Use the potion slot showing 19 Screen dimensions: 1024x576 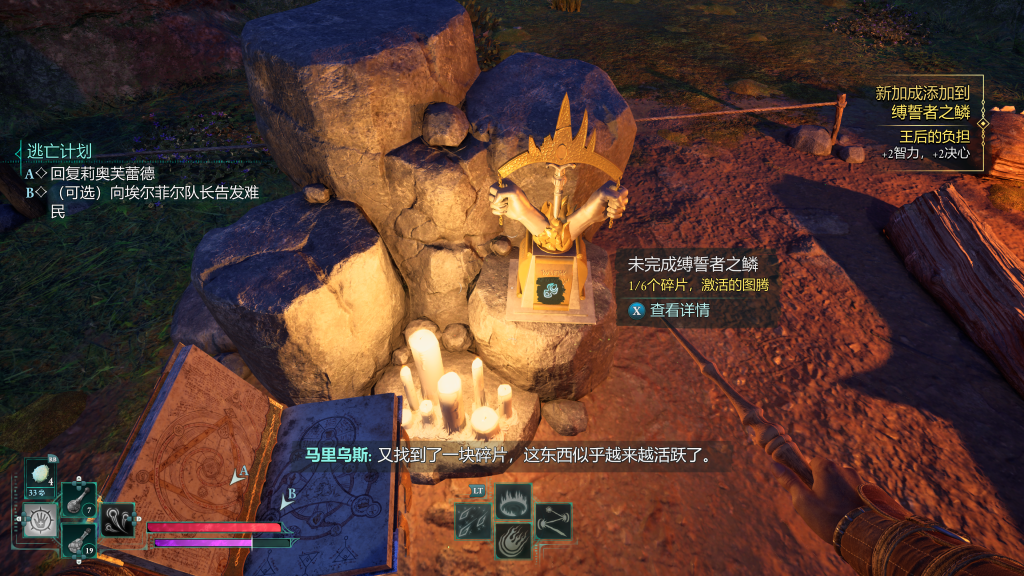[79, 540]
